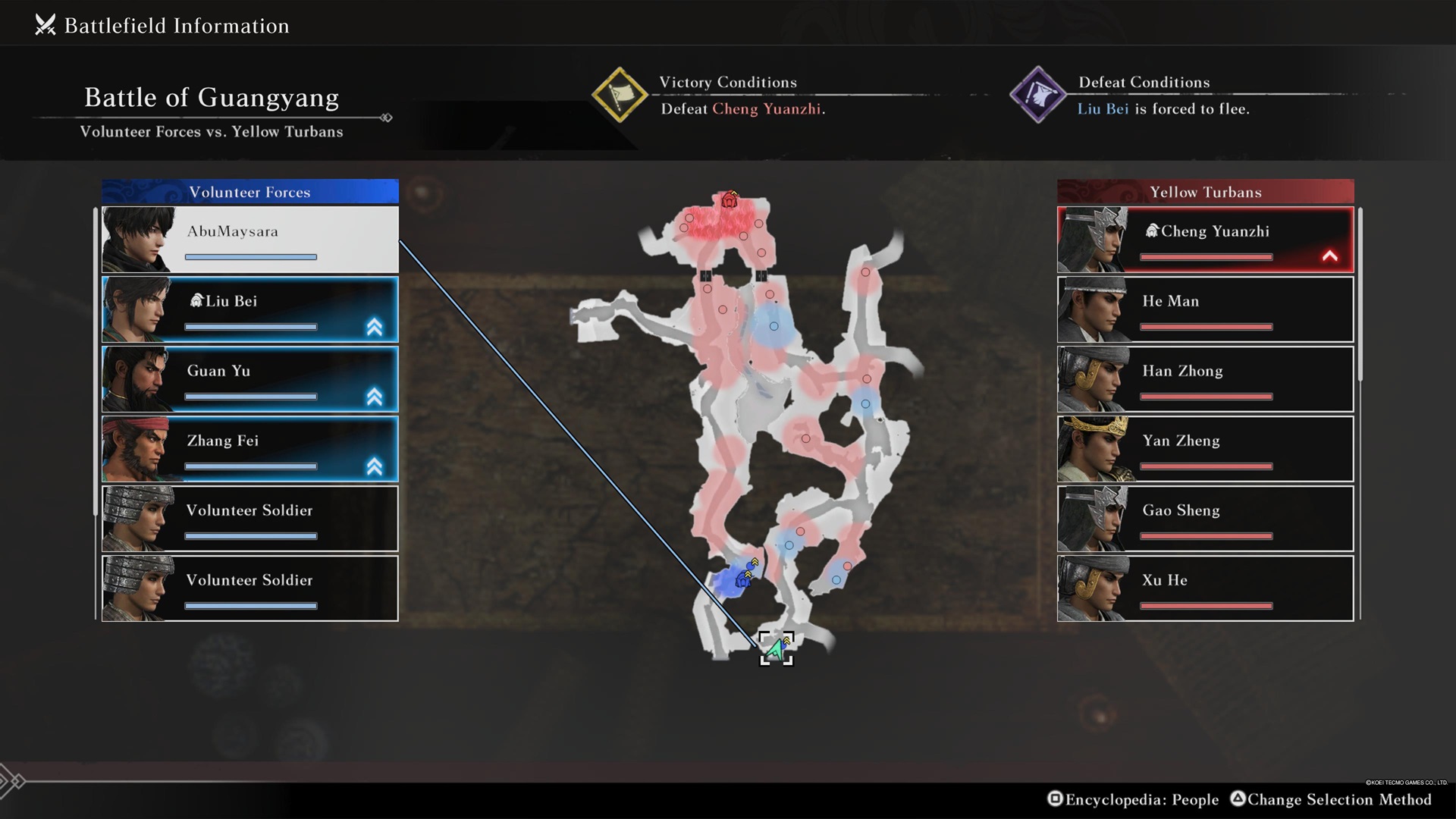
Task: Open the Volunteer Forces list header
Action: pyautogui.click(x=250, y=192)
